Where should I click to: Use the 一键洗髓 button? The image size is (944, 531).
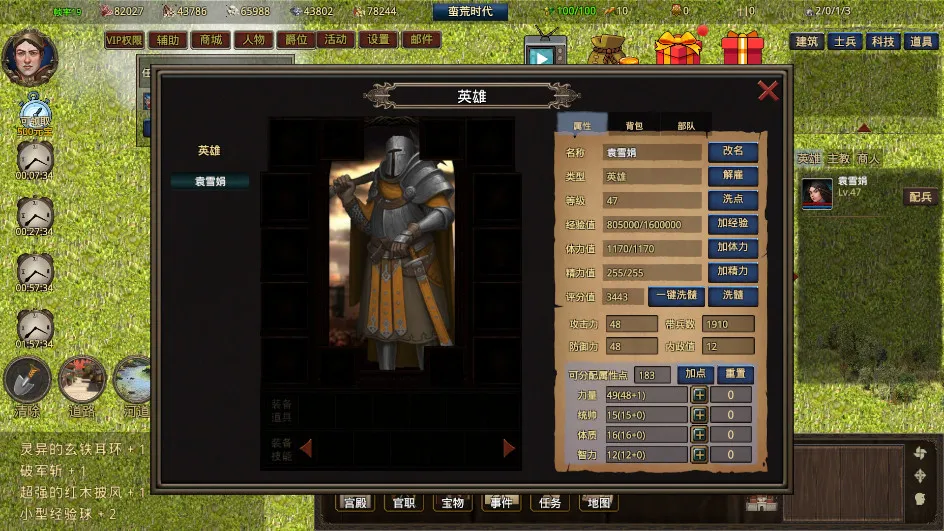[676, 296]
